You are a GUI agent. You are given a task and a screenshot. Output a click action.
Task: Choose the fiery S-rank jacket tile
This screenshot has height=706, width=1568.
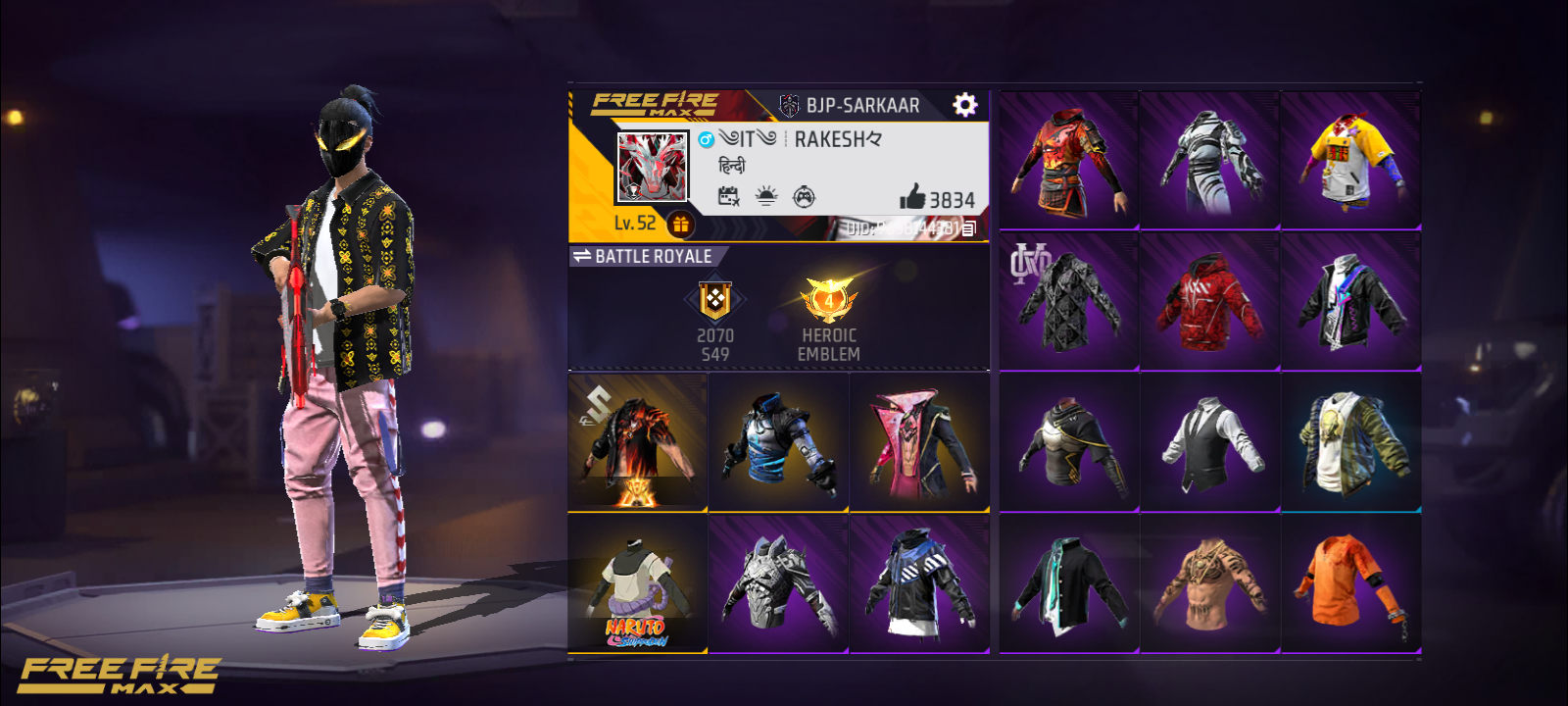637,442
